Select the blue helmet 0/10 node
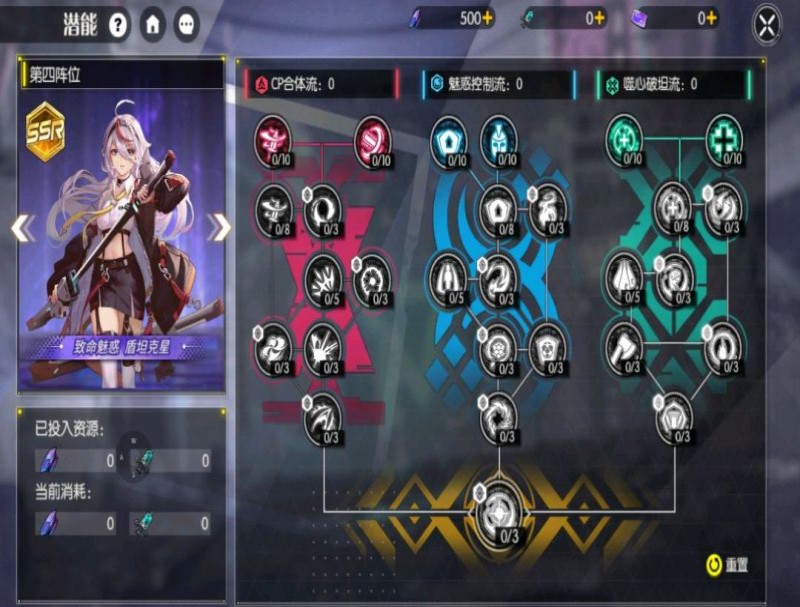This screenshot has width=800, height=607. [499, 137]
